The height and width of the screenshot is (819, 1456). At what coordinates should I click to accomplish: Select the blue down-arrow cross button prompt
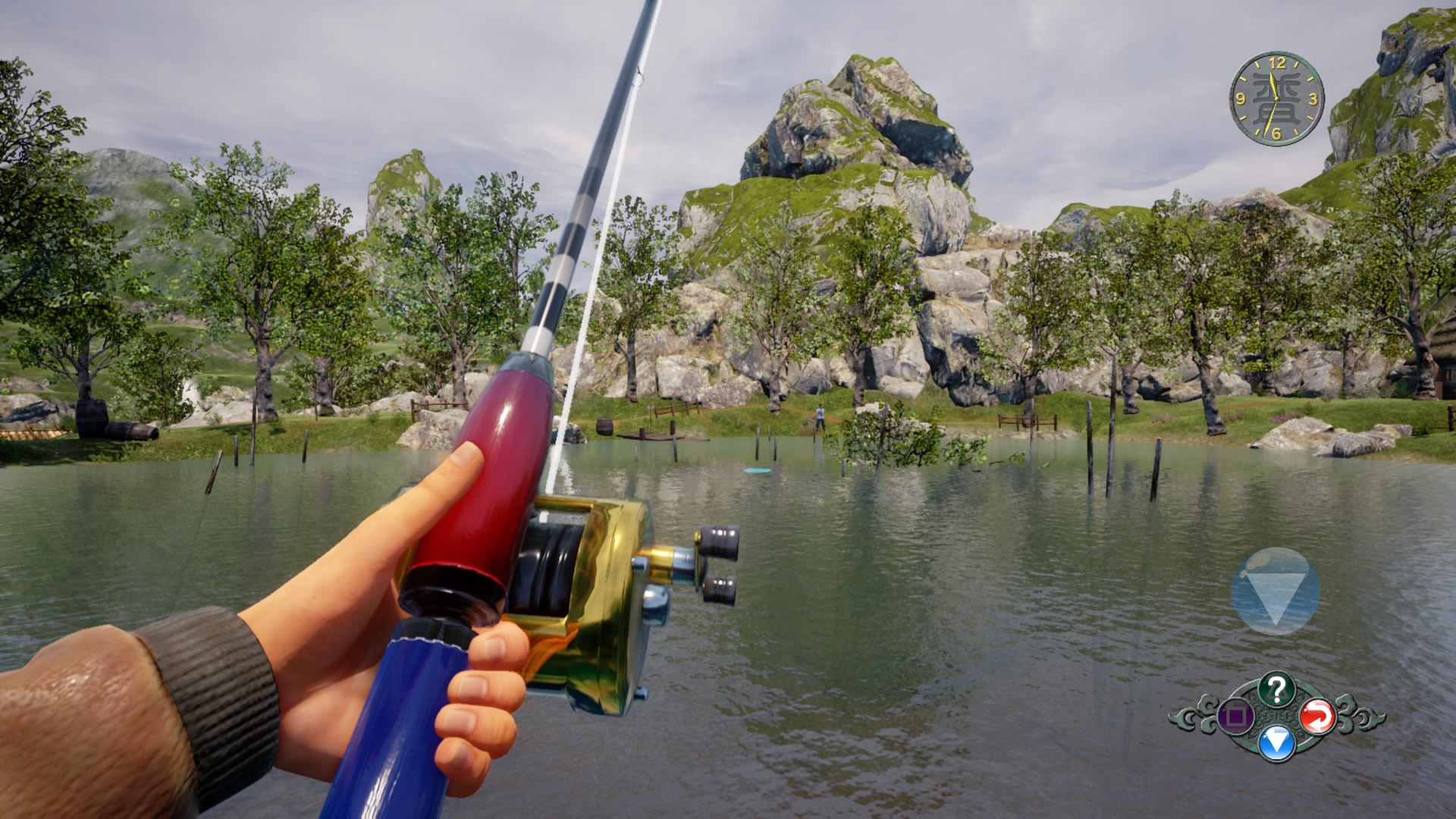click(1276, 743)
